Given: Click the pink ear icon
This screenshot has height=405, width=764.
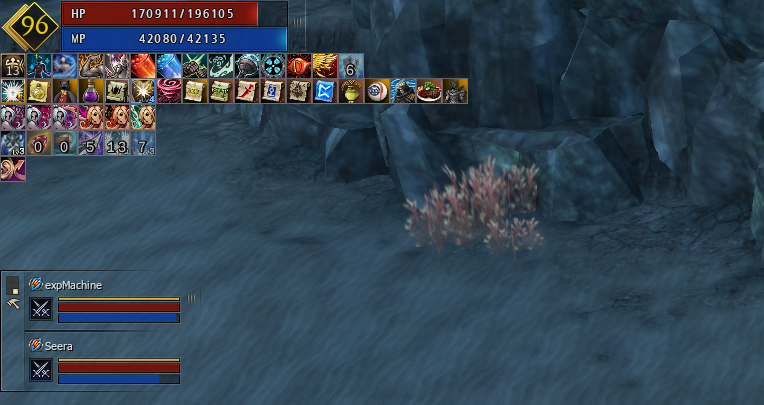Looking at the screenshot, I should coord(13,170).
